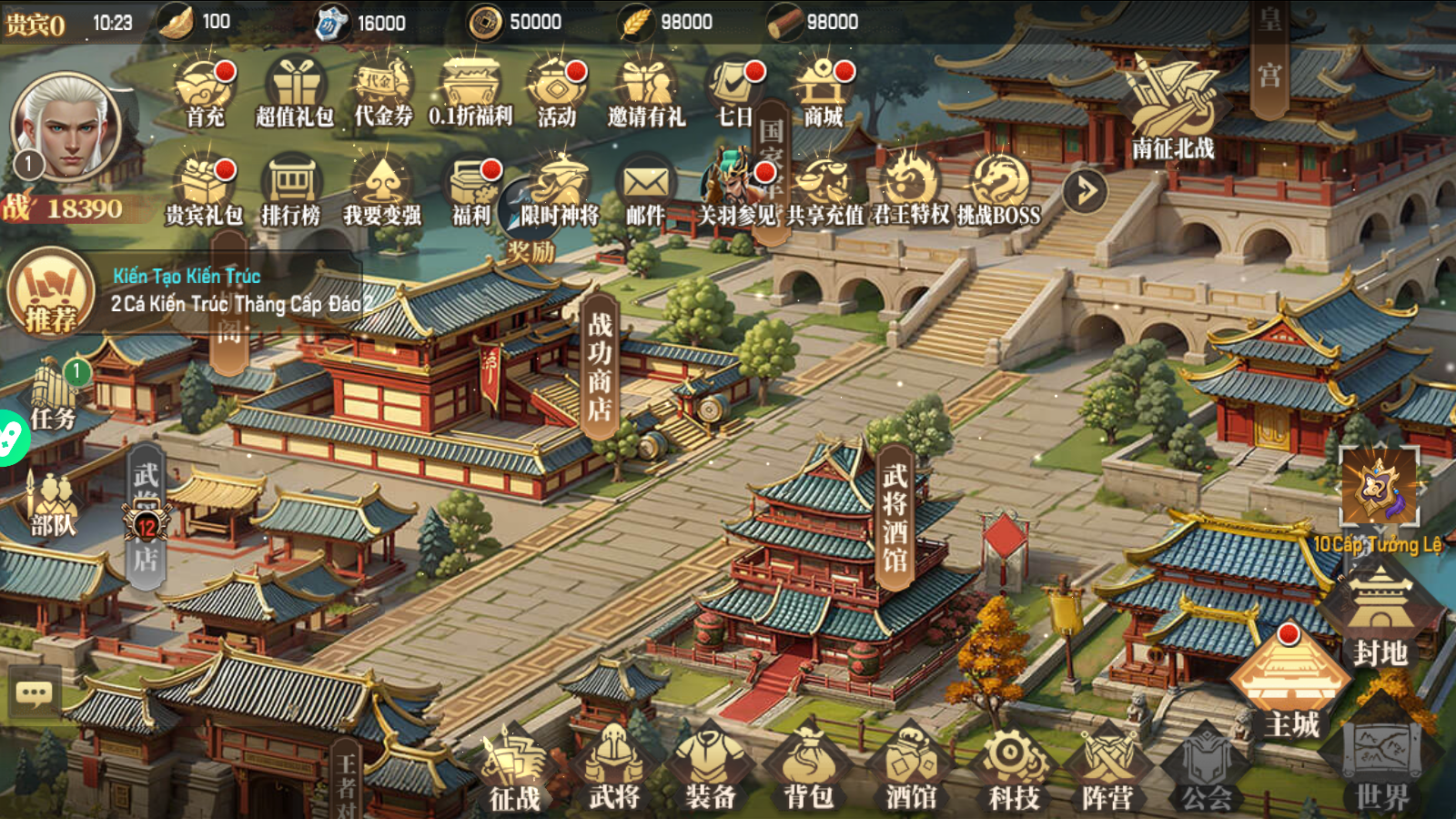1456x819 pixels.
Task: Open the 商城 shop icon
Action: [x=824, y=93]
